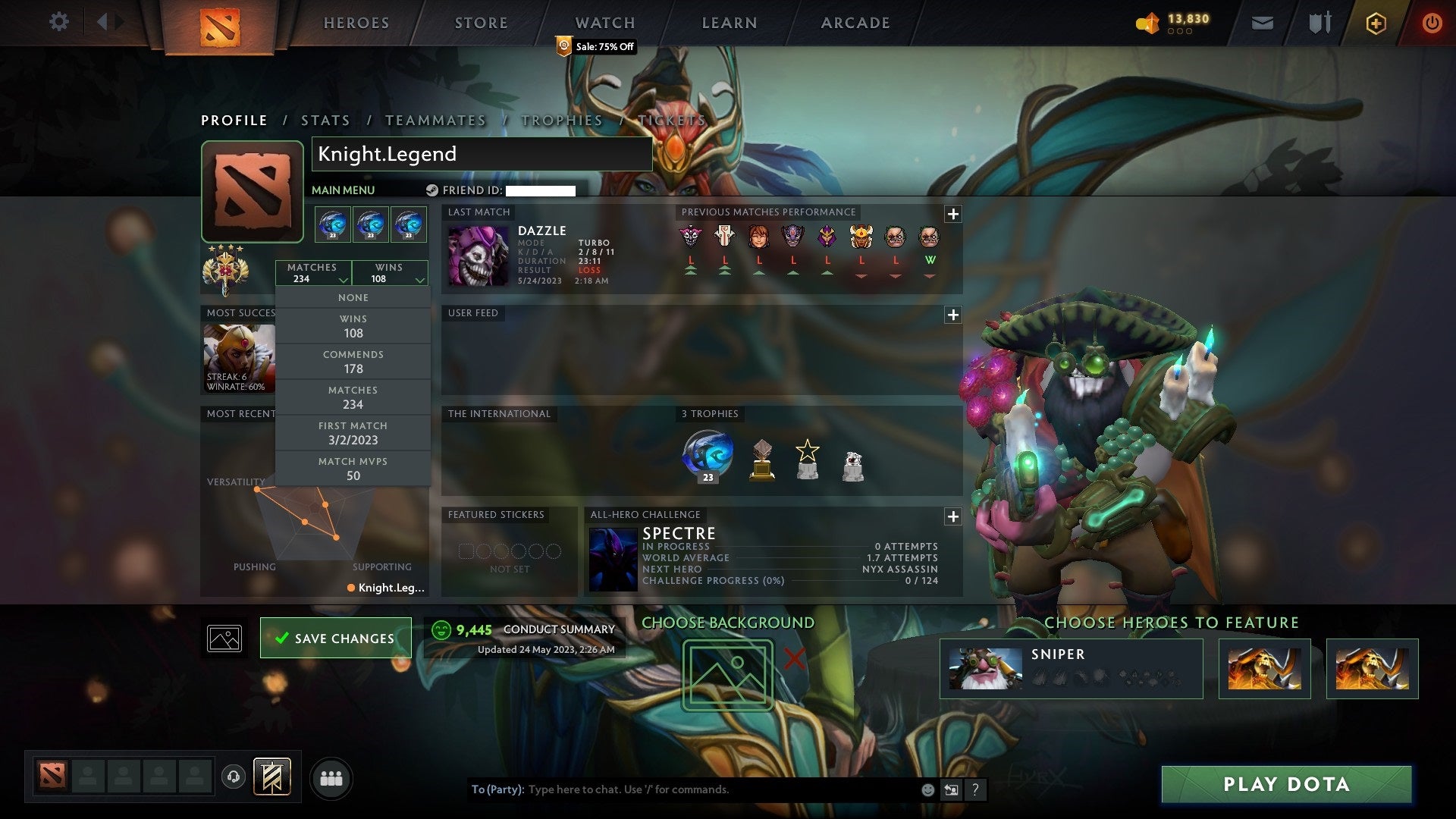Click the party chat input field
This screenshot has width=1456, height=819.
click(682, 789)
